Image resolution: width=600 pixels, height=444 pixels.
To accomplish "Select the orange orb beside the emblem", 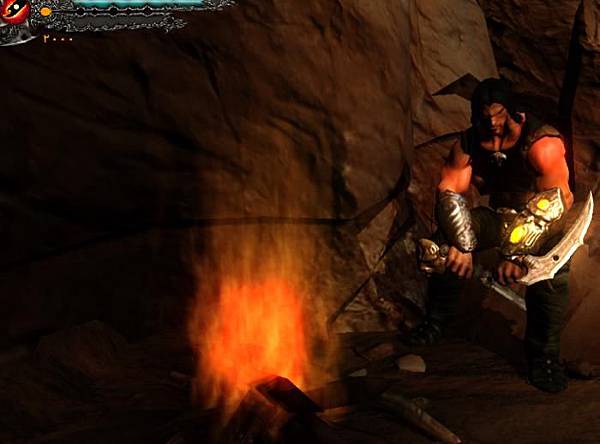I will point(45,11).
